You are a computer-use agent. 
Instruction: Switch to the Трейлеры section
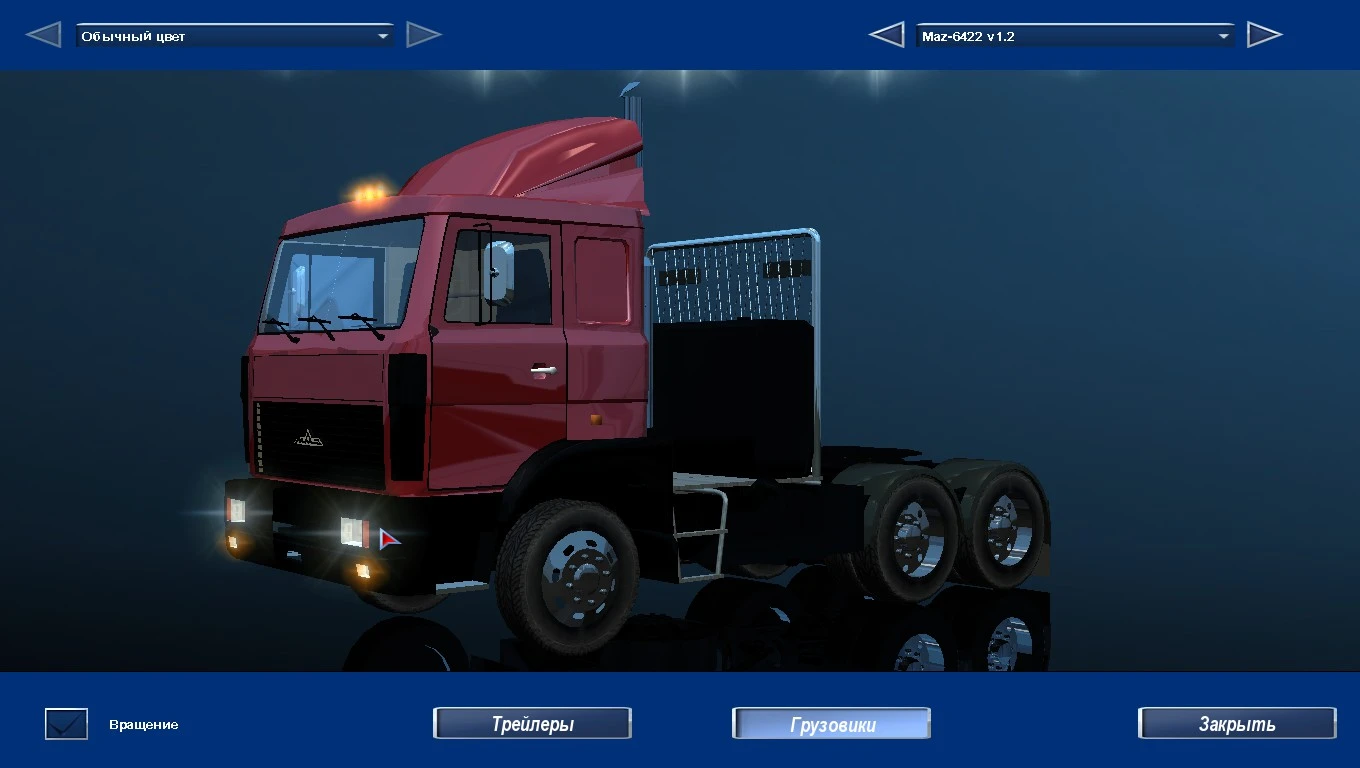tap(532, 723)
